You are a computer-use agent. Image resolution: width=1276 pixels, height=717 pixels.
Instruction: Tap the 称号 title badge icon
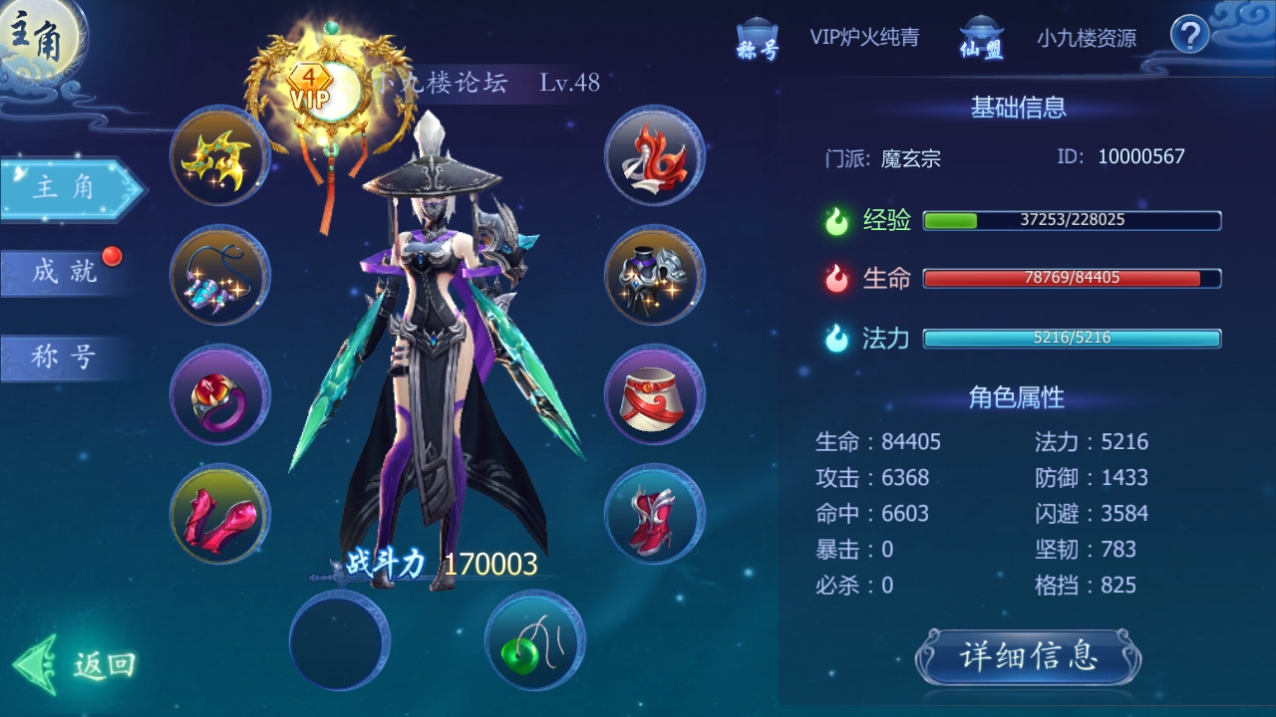(757, 40)
